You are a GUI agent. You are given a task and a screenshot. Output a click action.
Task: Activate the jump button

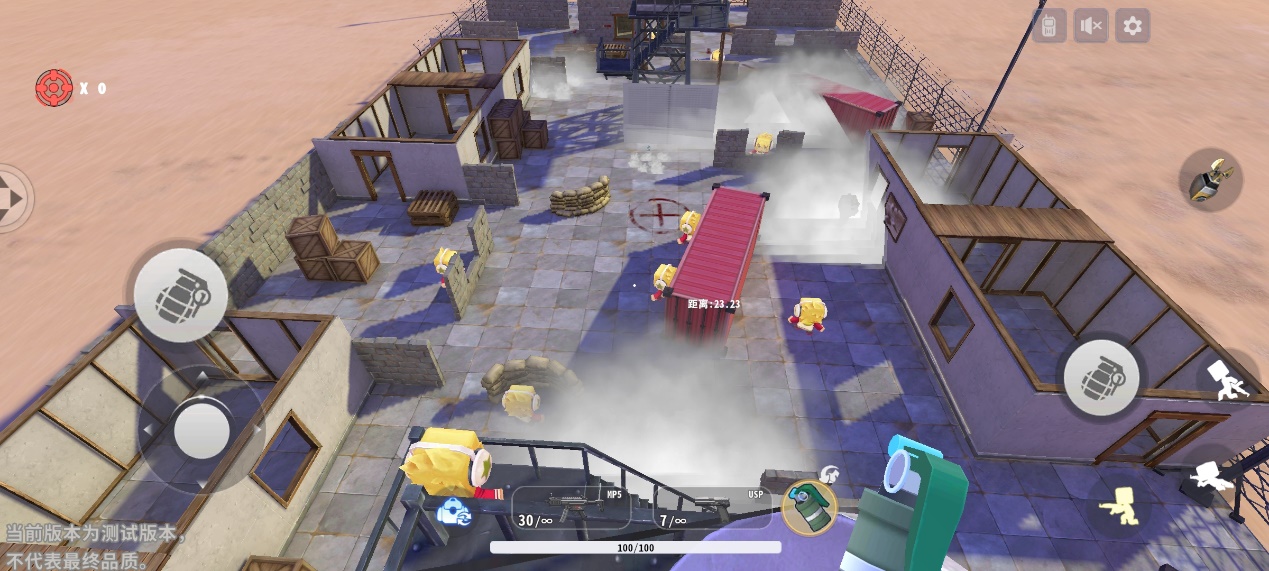1230,380
